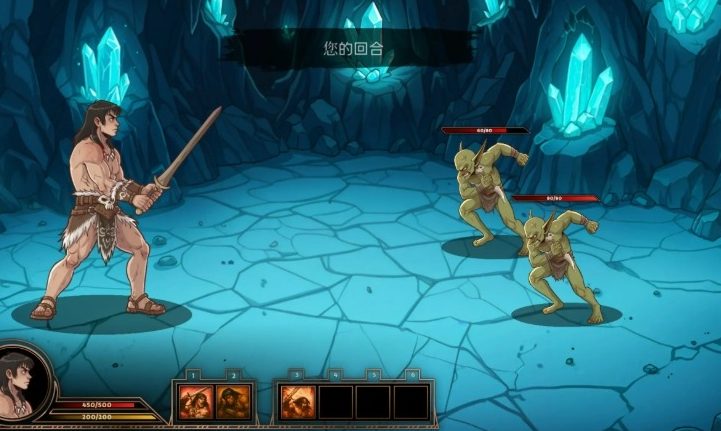The image size is (721, 431).
Task: Activate the dark warrior skill in slot 2
Action: click(x=232, y=402)
